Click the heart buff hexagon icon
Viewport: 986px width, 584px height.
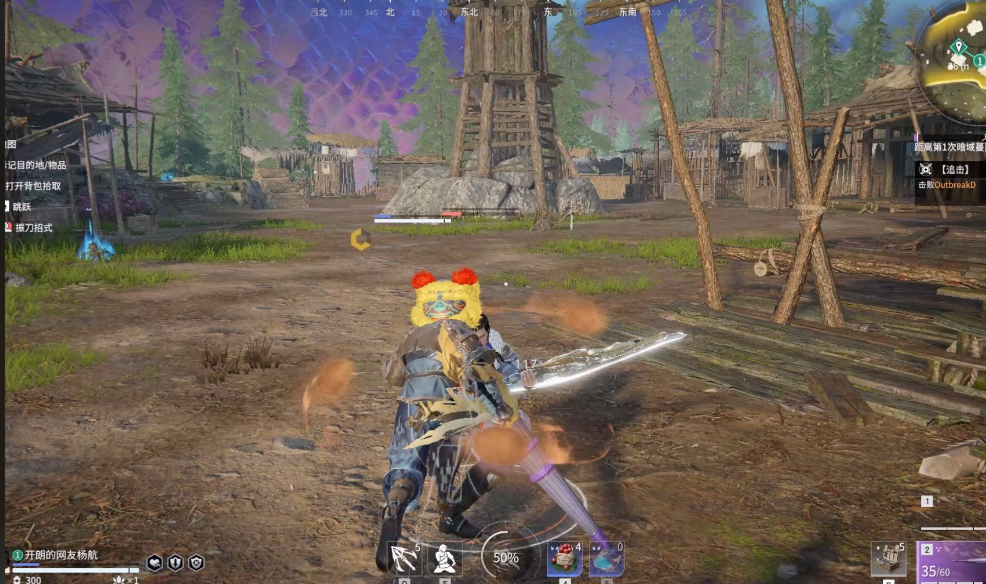pyautogui.click(x=155, y=563)
